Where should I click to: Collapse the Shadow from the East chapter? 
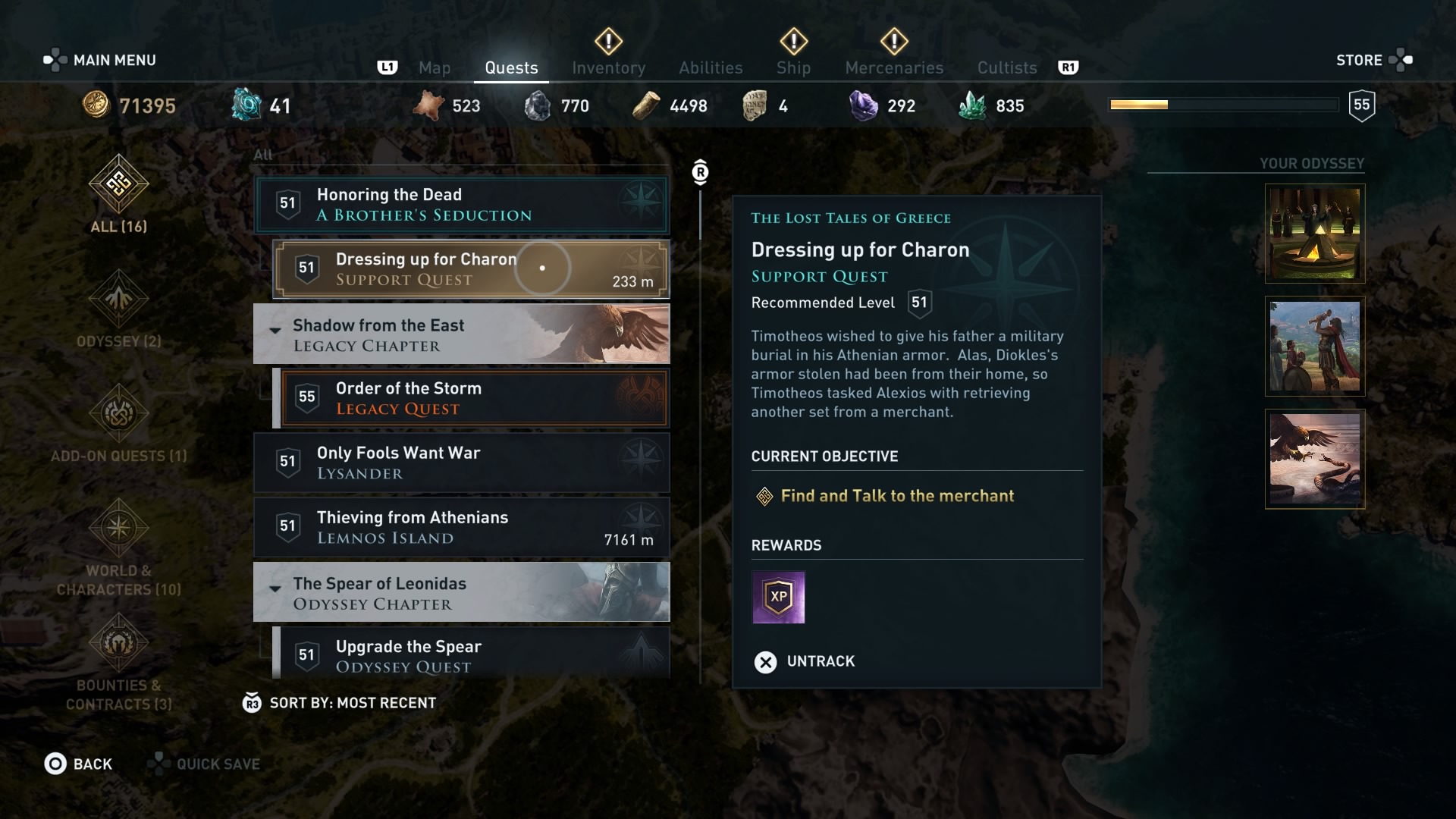(275, 332)
